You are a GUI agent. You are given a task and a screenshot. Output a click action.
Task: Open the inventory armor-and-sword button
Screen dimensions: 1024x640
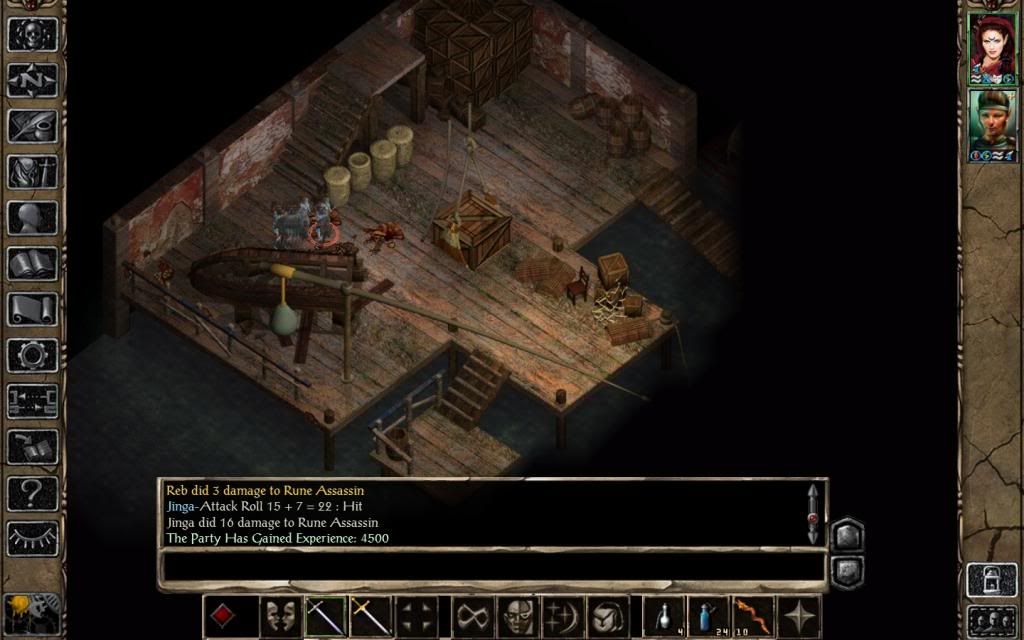(x=32, y=171)
